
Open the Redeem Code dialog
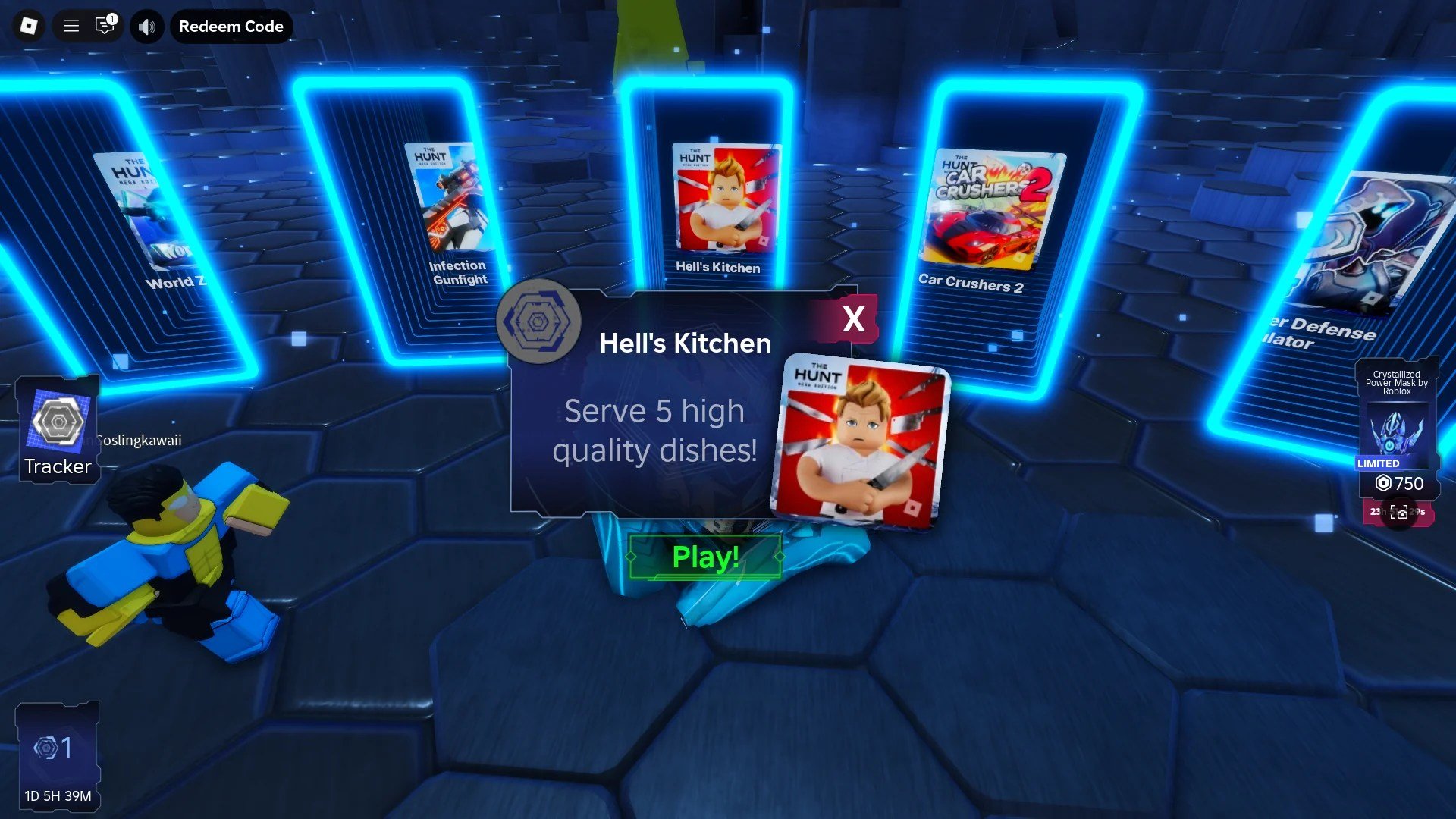coord(231,27)
